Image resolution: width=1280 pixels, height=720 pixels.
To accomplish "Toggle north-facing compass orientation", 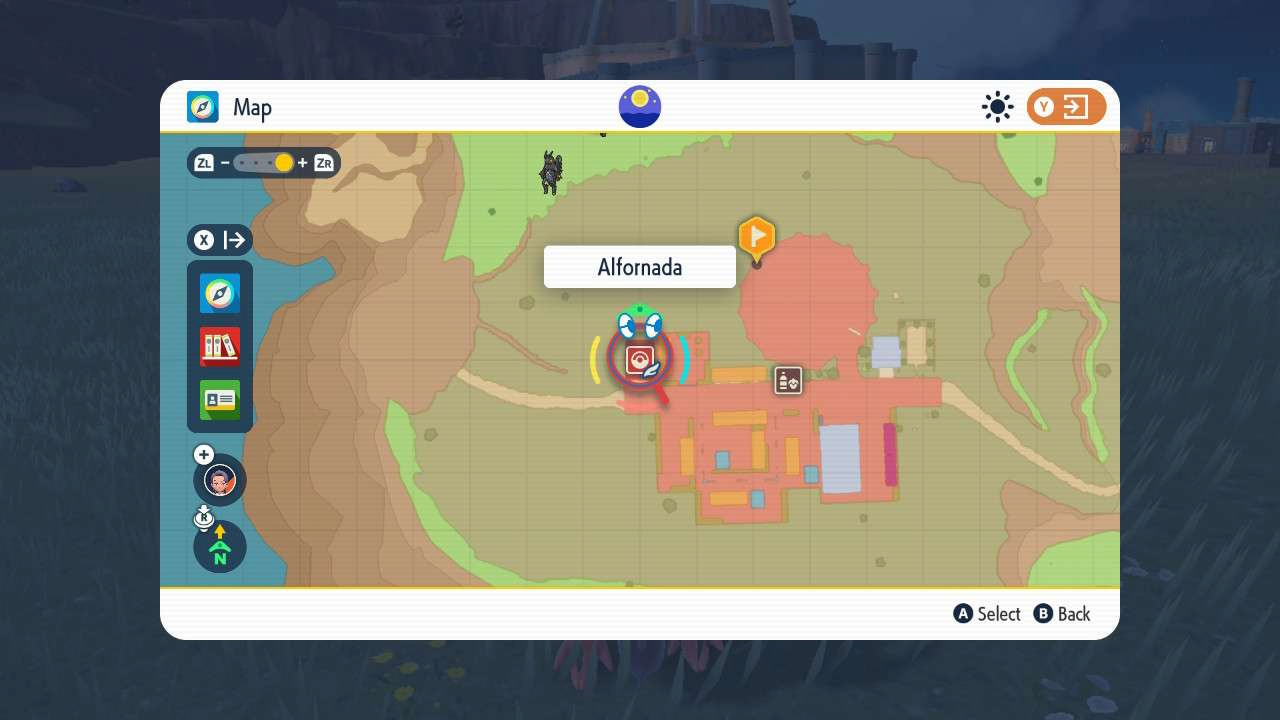I will click(219, 547).
